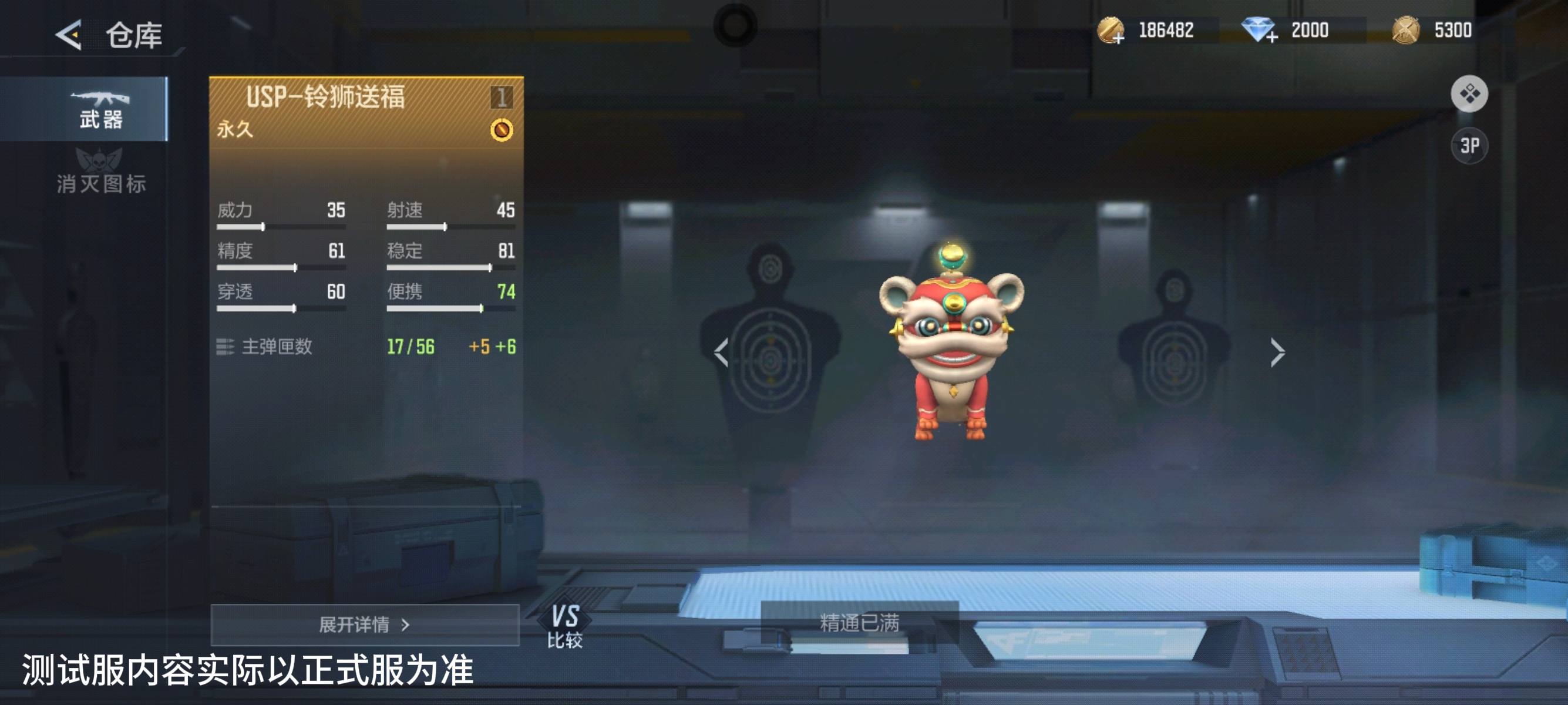Click the grid icon above the 3P button
The height and width of the screenshot is (705, 1568).
[x=1470, y=95]
